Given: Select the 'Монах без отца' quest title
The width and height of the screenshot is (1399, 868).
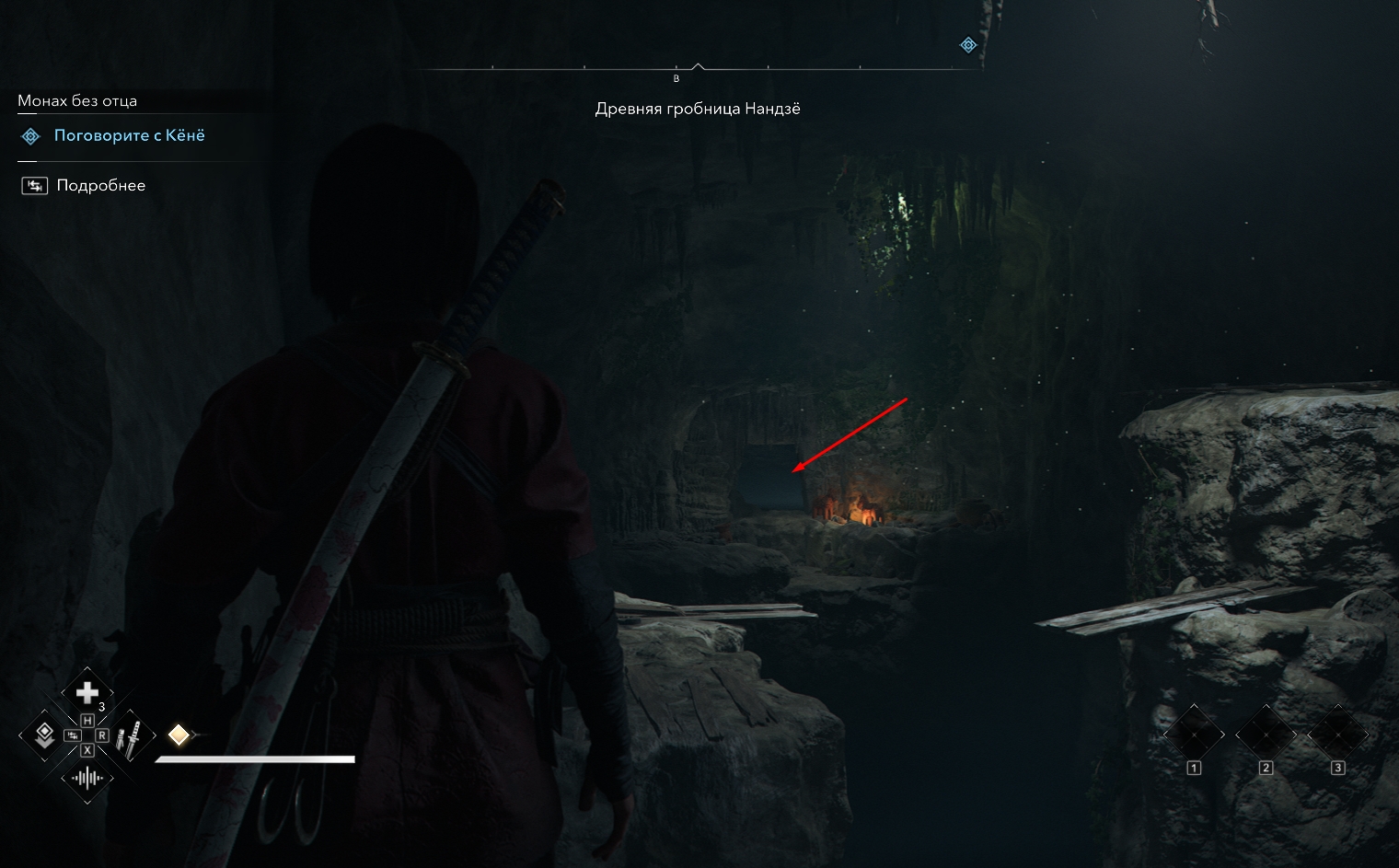Looking at the screenshot, I should click(77, 100).
